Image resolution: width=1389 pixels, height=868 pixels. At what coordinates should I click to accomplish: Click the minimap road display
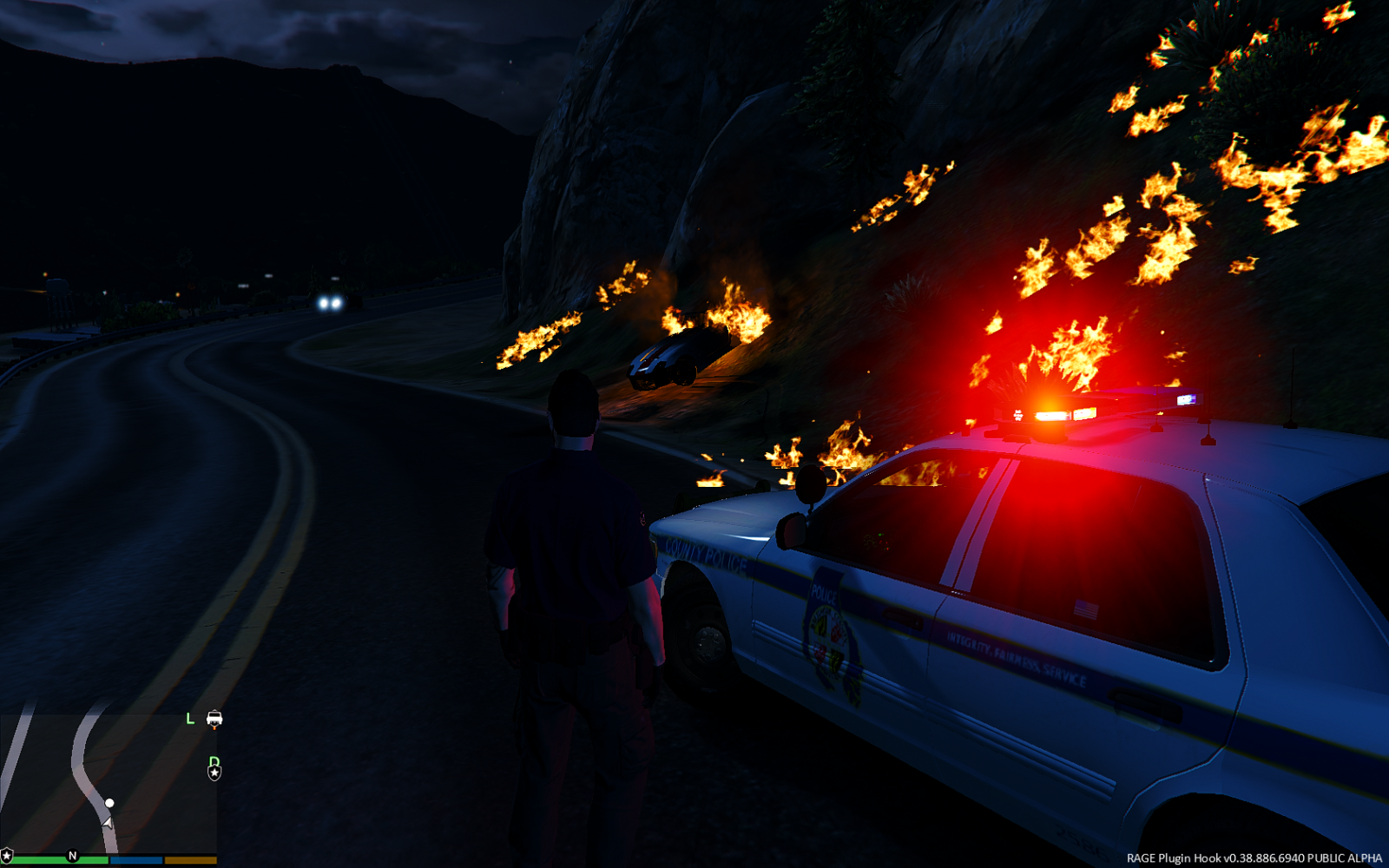109,781
